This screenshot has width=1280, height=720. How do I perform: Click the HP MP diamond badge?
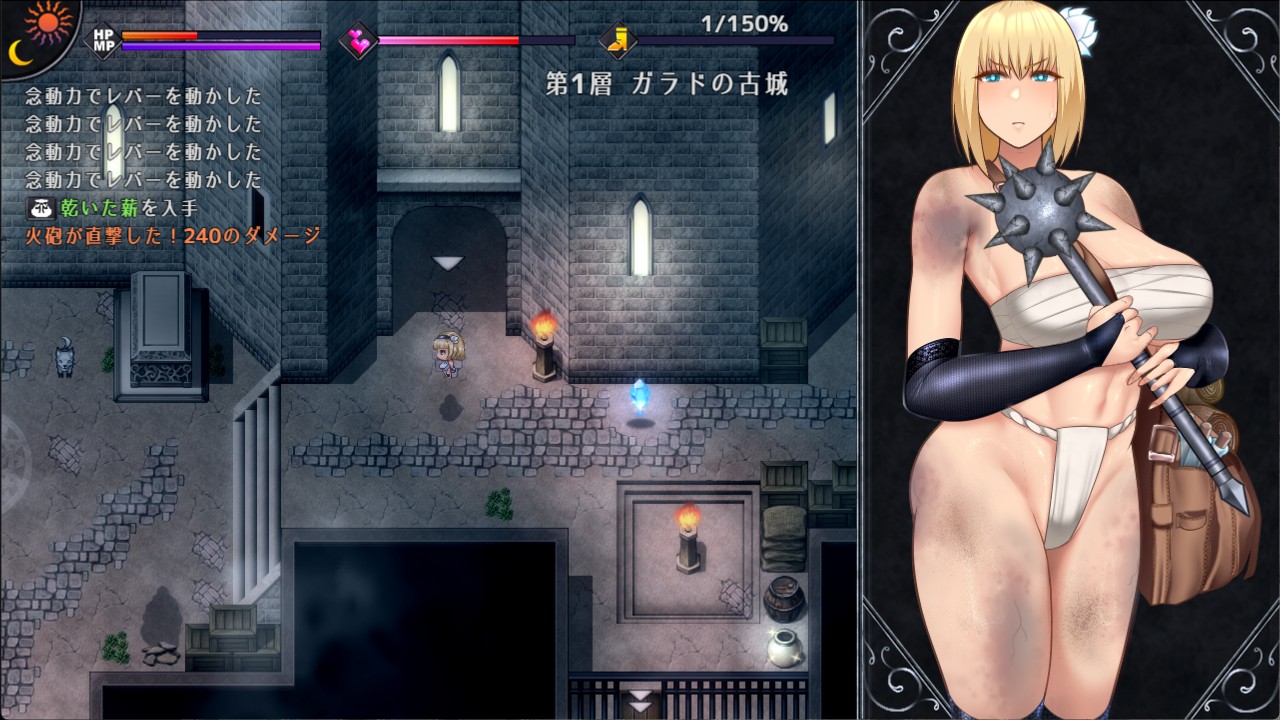[103, 41]
